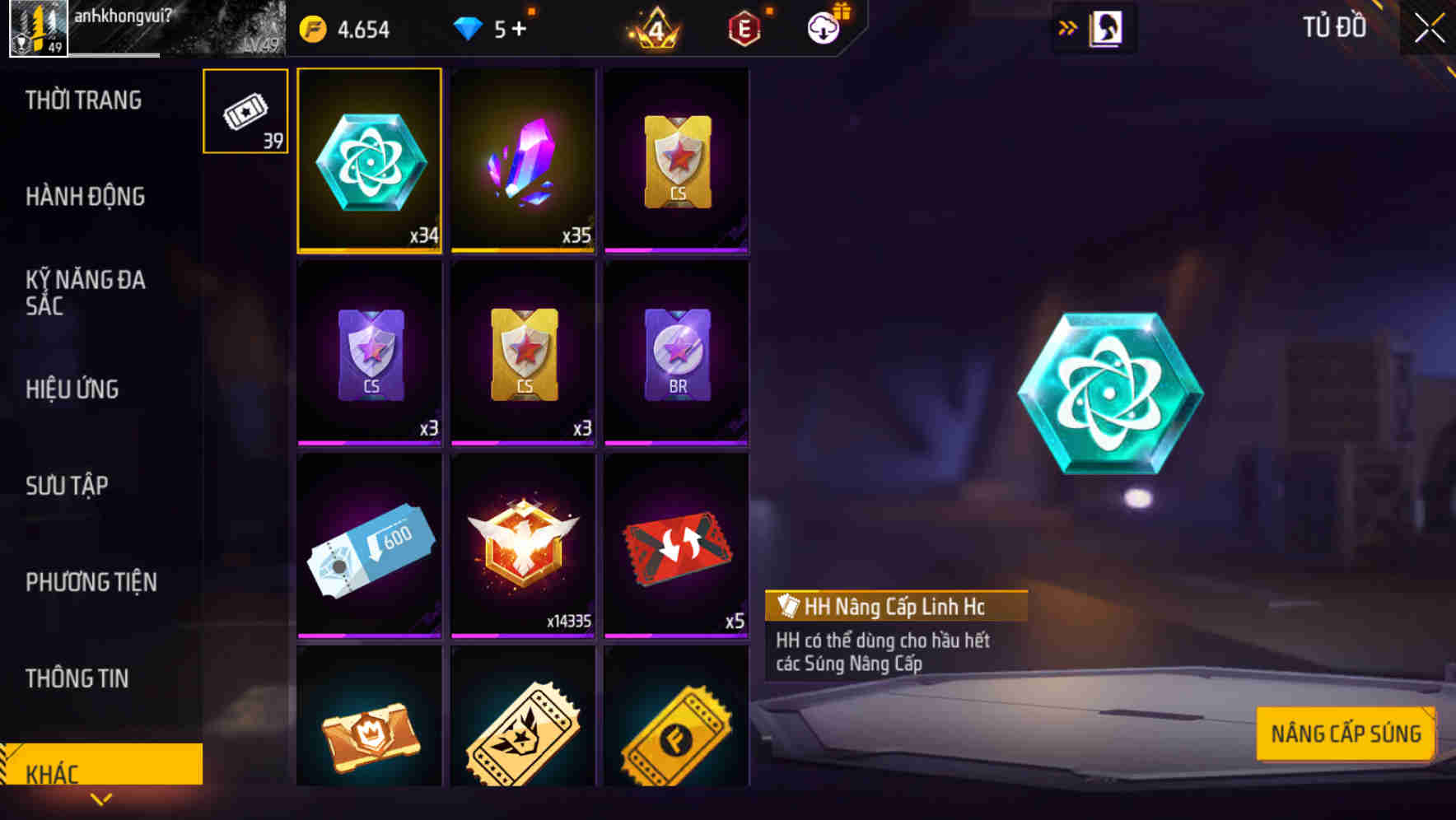This screenshot has width=1456, height=820.
Task: Expand the sidebar chevron below Khác
Action: pos(101,799)
